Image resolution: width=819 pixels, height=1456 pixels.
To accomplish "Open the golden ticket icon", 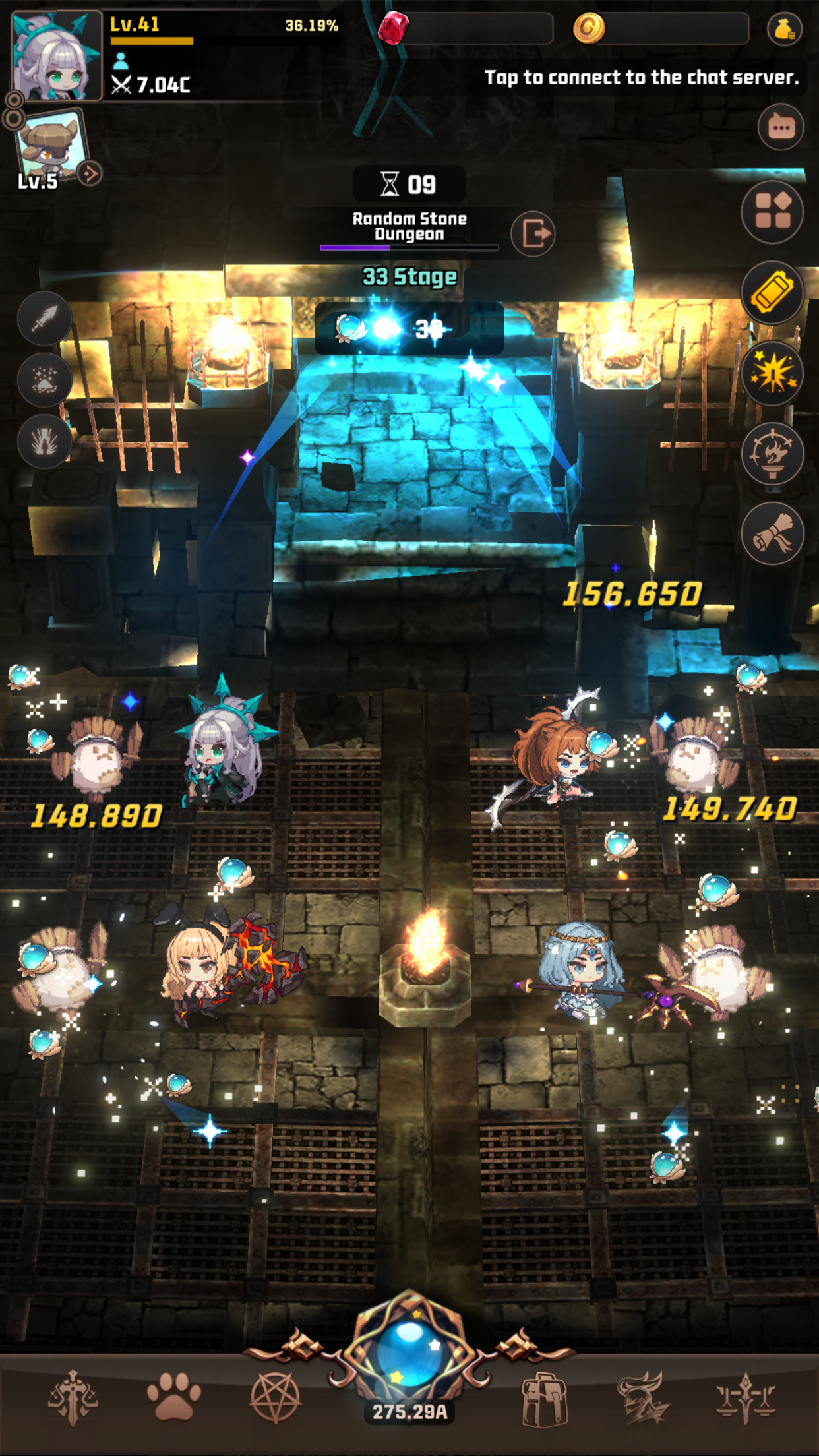I will pos(772,293).
